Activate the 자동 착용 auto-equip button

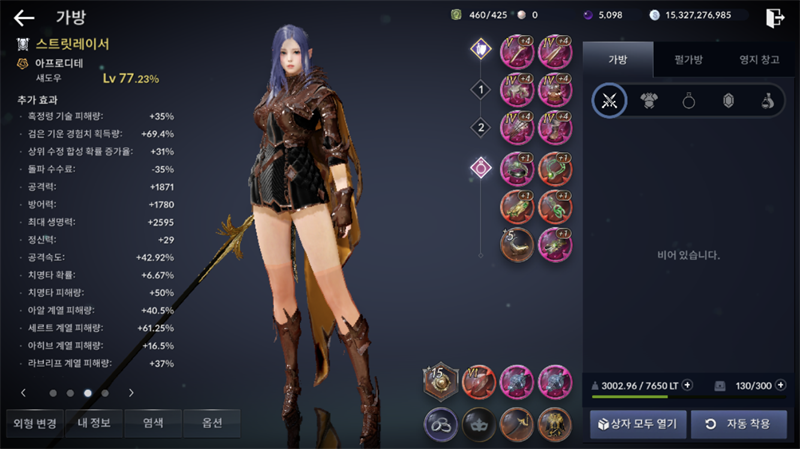(x=738, y=424)
